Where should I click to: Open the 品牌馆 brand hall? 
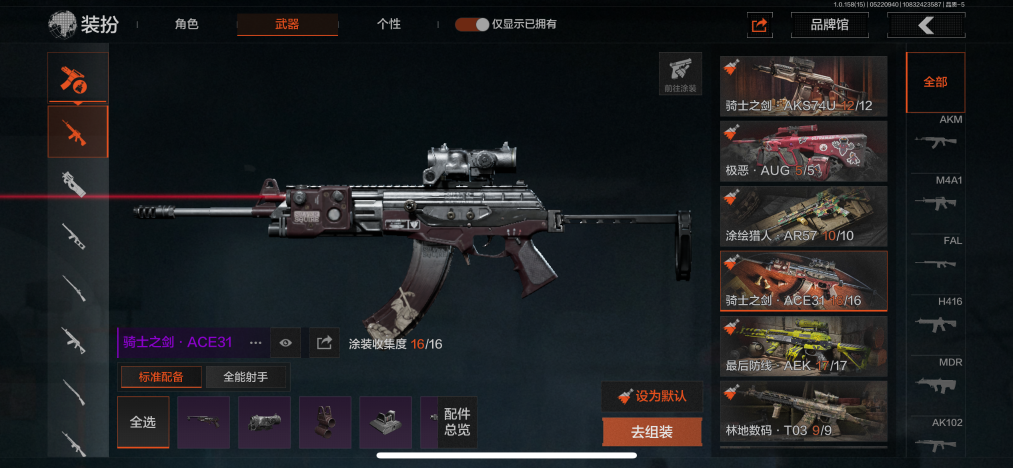click(x=827, y=25)
